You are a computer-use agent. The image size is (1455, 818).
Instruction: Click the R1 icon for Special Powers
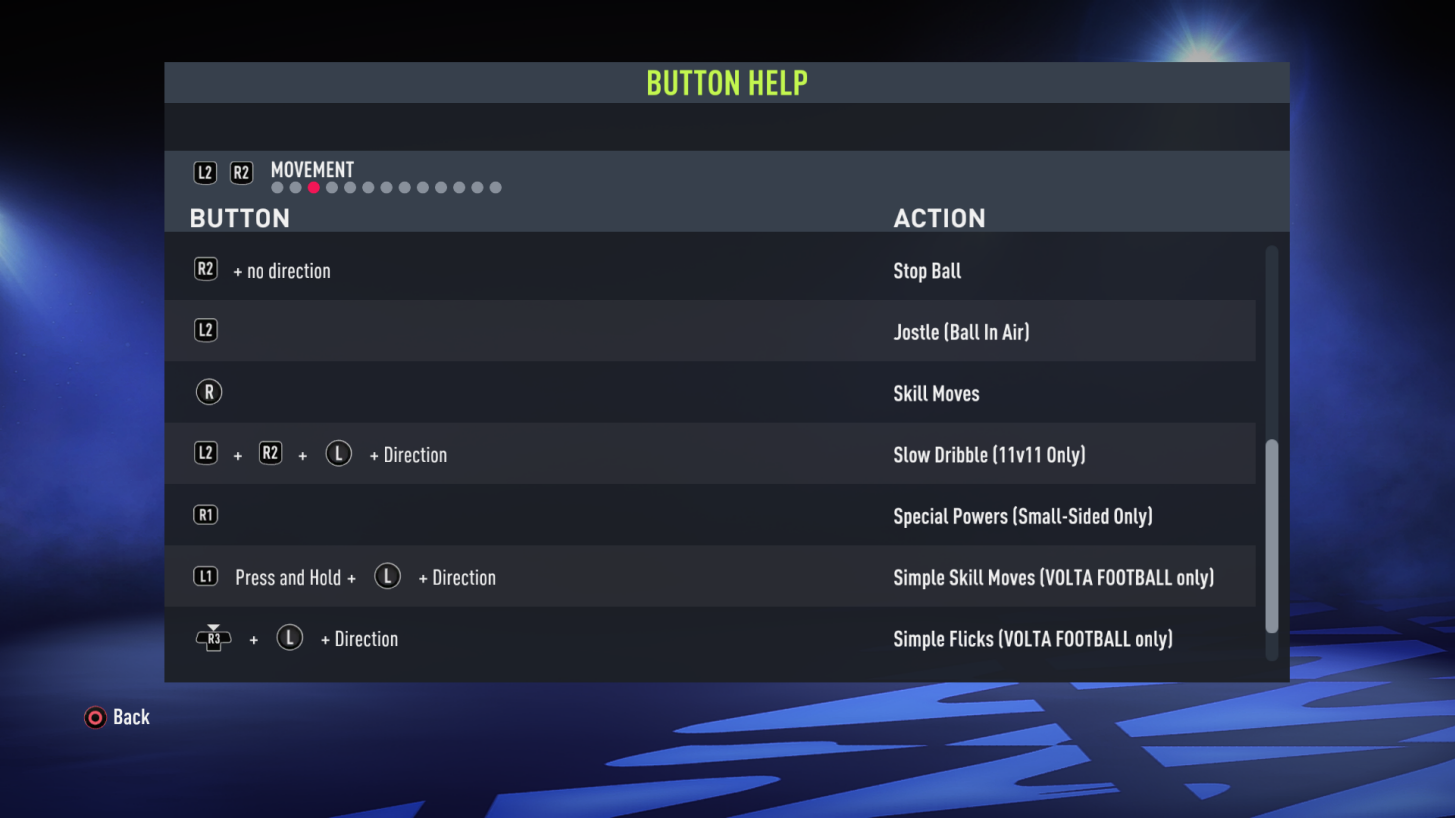click(205, 514)
